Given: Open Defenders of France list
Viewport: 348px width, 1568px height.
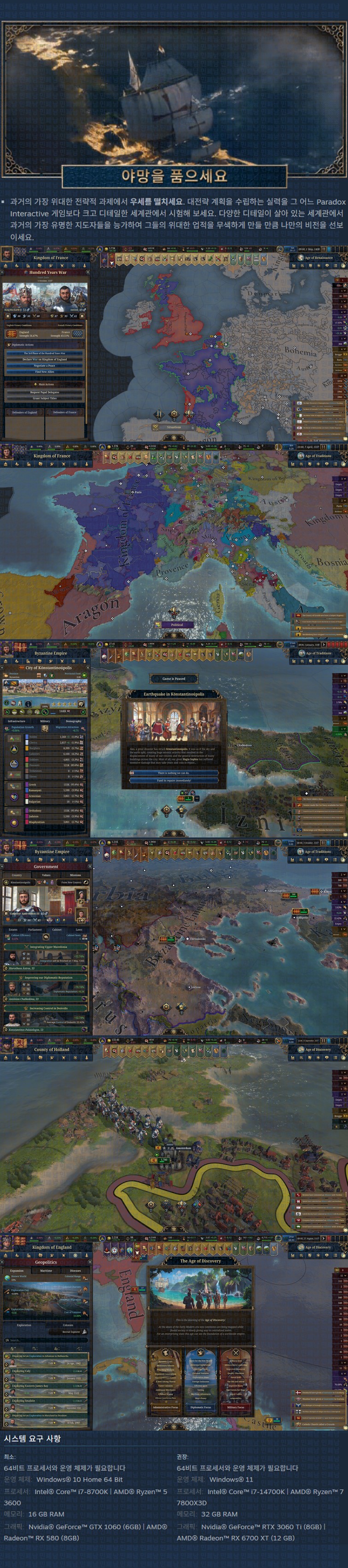Looking at the screenshot, I should (x=64, y=412).
